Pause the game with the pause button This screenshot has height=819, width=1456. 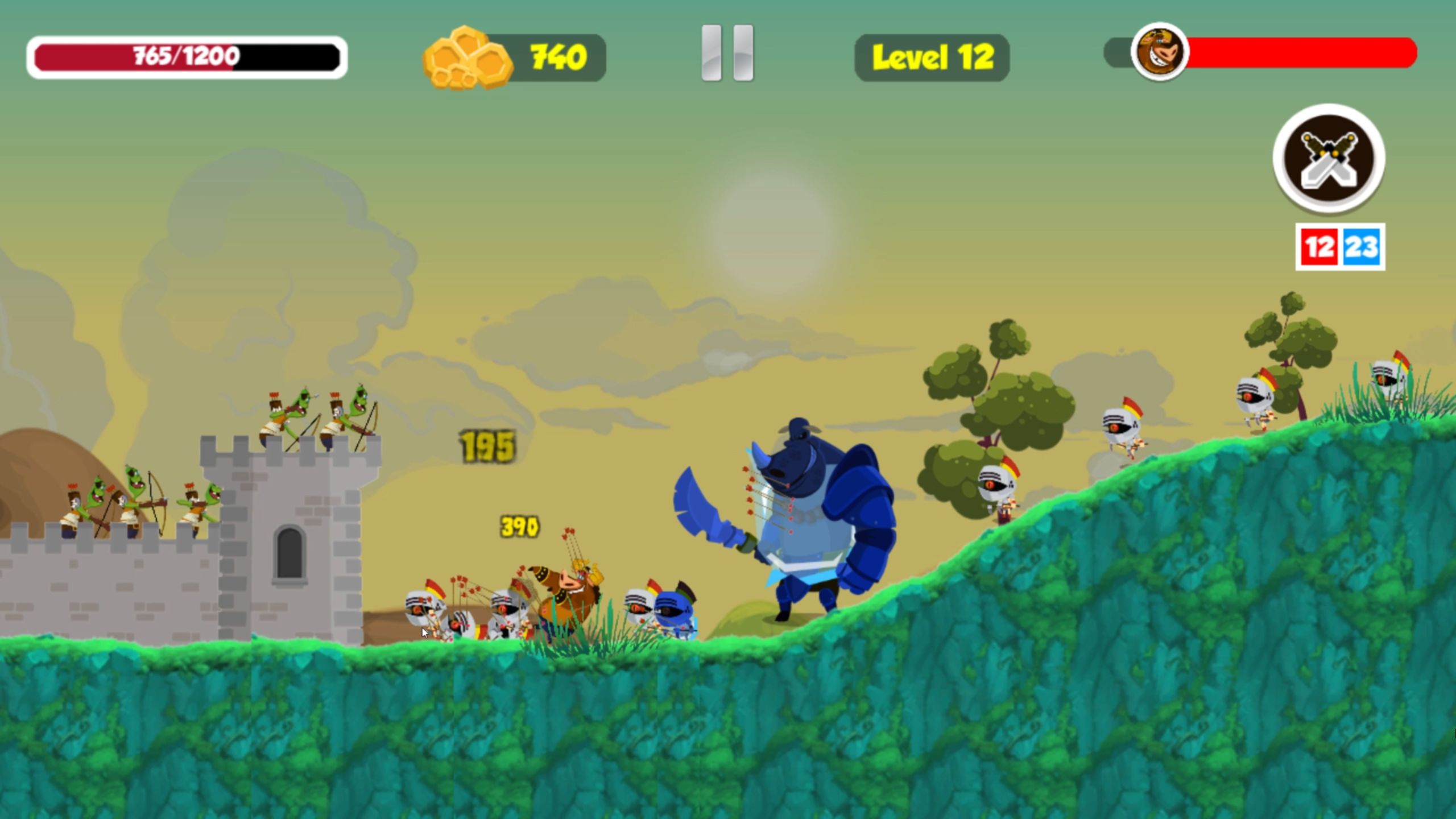(x=727, y=53)
